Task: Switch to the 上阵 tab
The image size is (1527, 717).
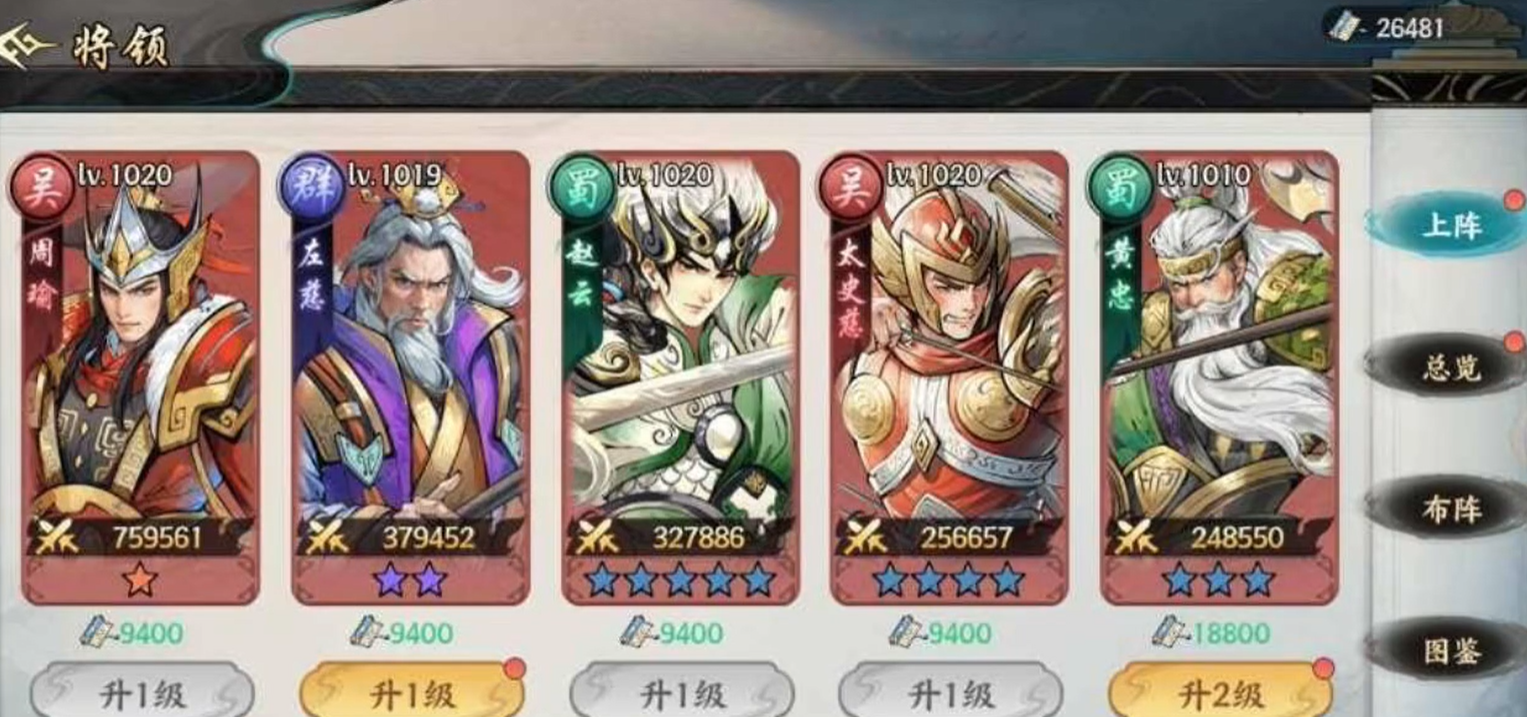Action: pyautogui.click(x=1451, y=226)
